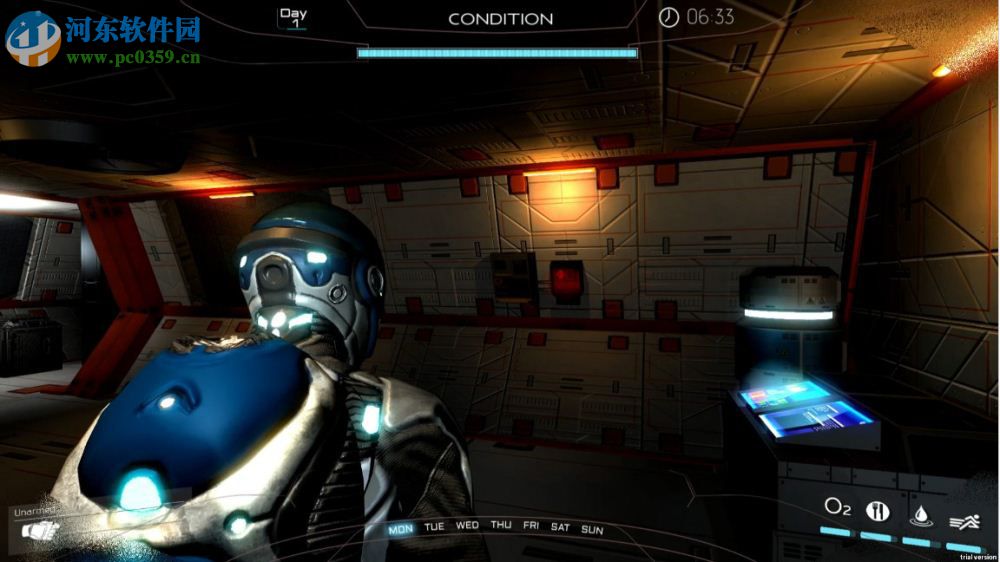This screenshot has height=562, width=1000.
Task: Open the www.pc0359.cn watermark link
Action: 133,58
